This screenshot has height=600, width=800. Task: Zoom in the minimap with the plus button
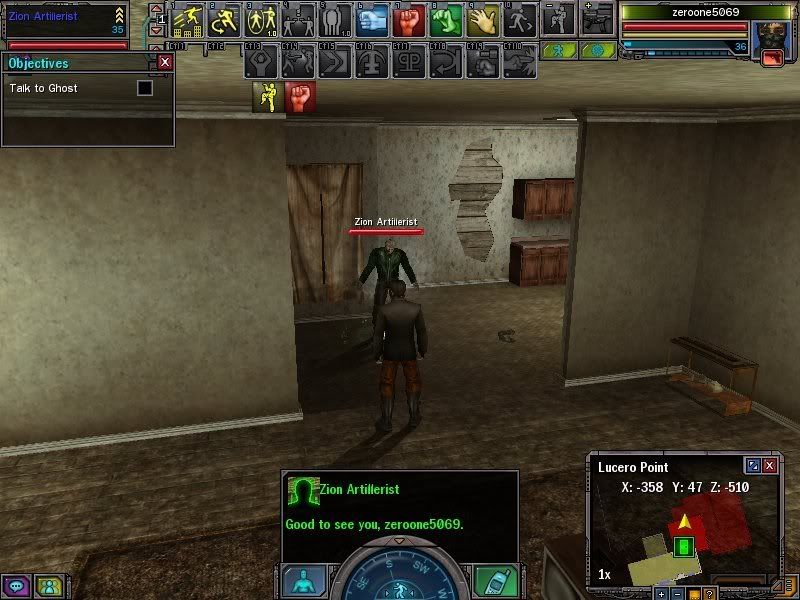click(661, 594)
